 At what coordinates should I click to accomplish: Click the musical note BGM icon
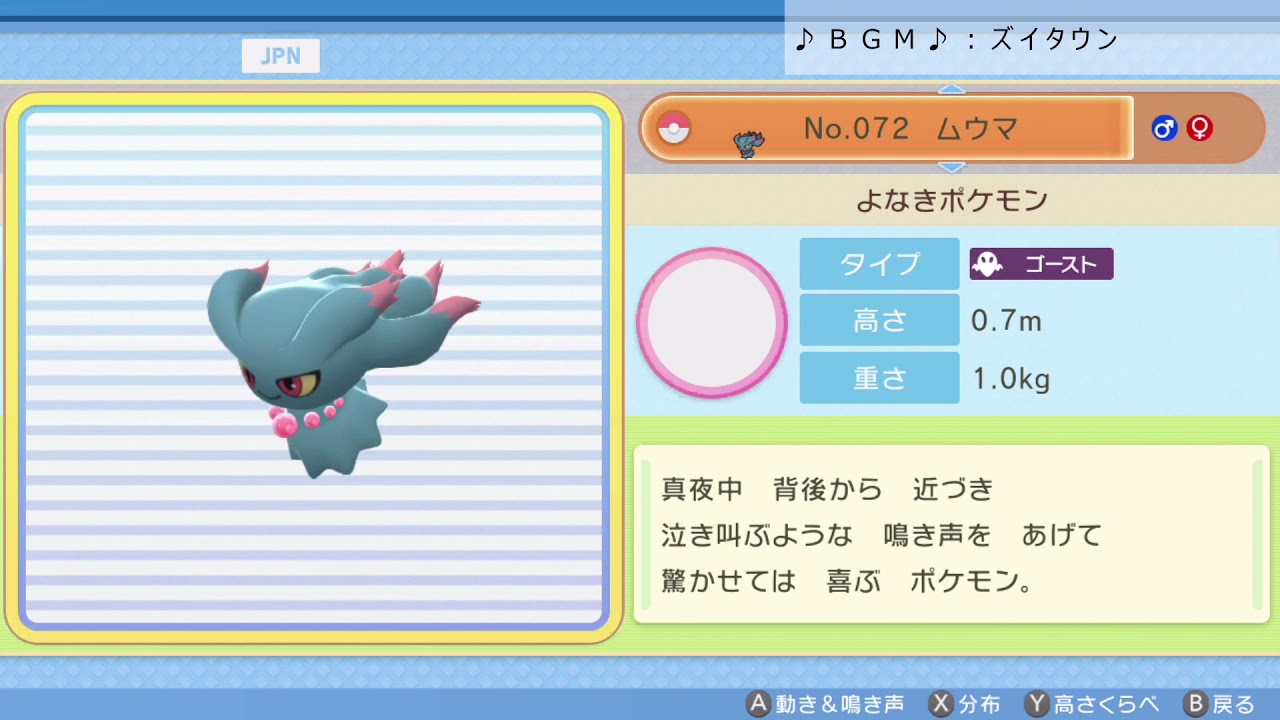(803, 40)
